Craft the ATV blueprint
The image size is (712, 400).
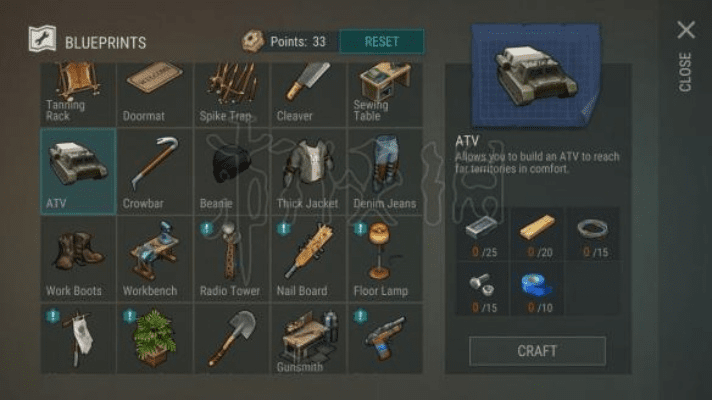(x=537, y=351)
